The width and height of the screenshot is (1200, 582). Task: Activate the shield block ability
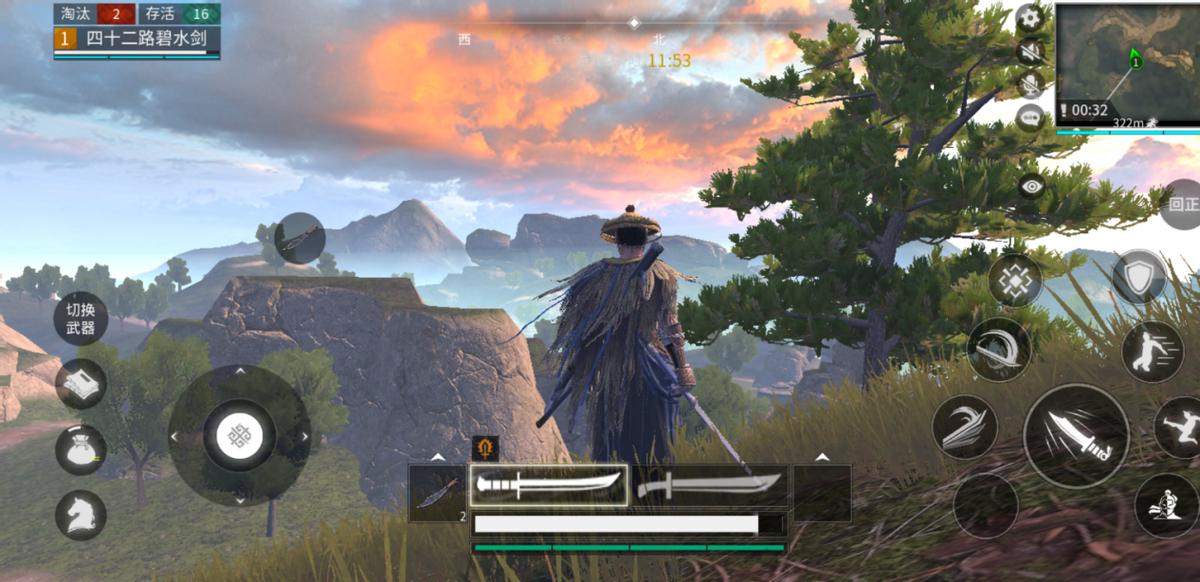click(1139, 277)
